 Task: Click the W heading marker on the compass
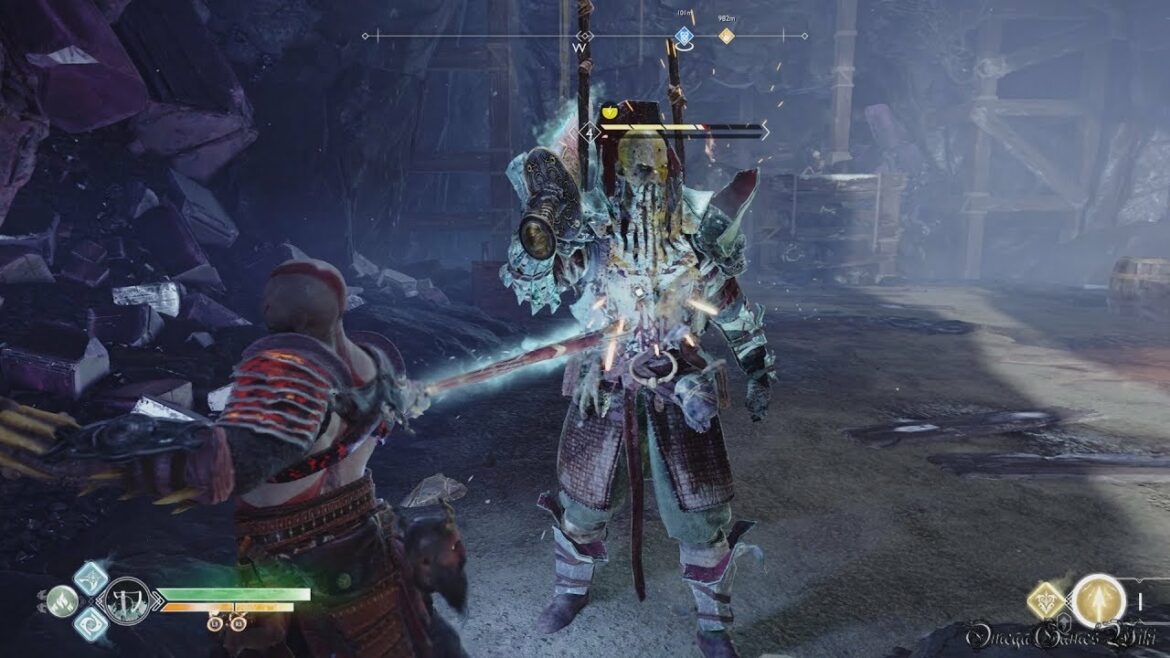tap(580, 46)
